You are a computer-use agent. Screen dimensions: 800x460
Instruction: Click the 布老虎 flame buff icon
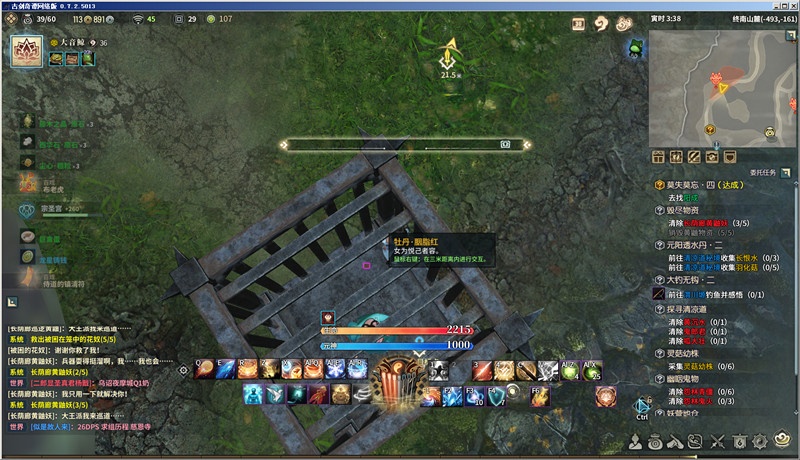(x=27, y=181)
